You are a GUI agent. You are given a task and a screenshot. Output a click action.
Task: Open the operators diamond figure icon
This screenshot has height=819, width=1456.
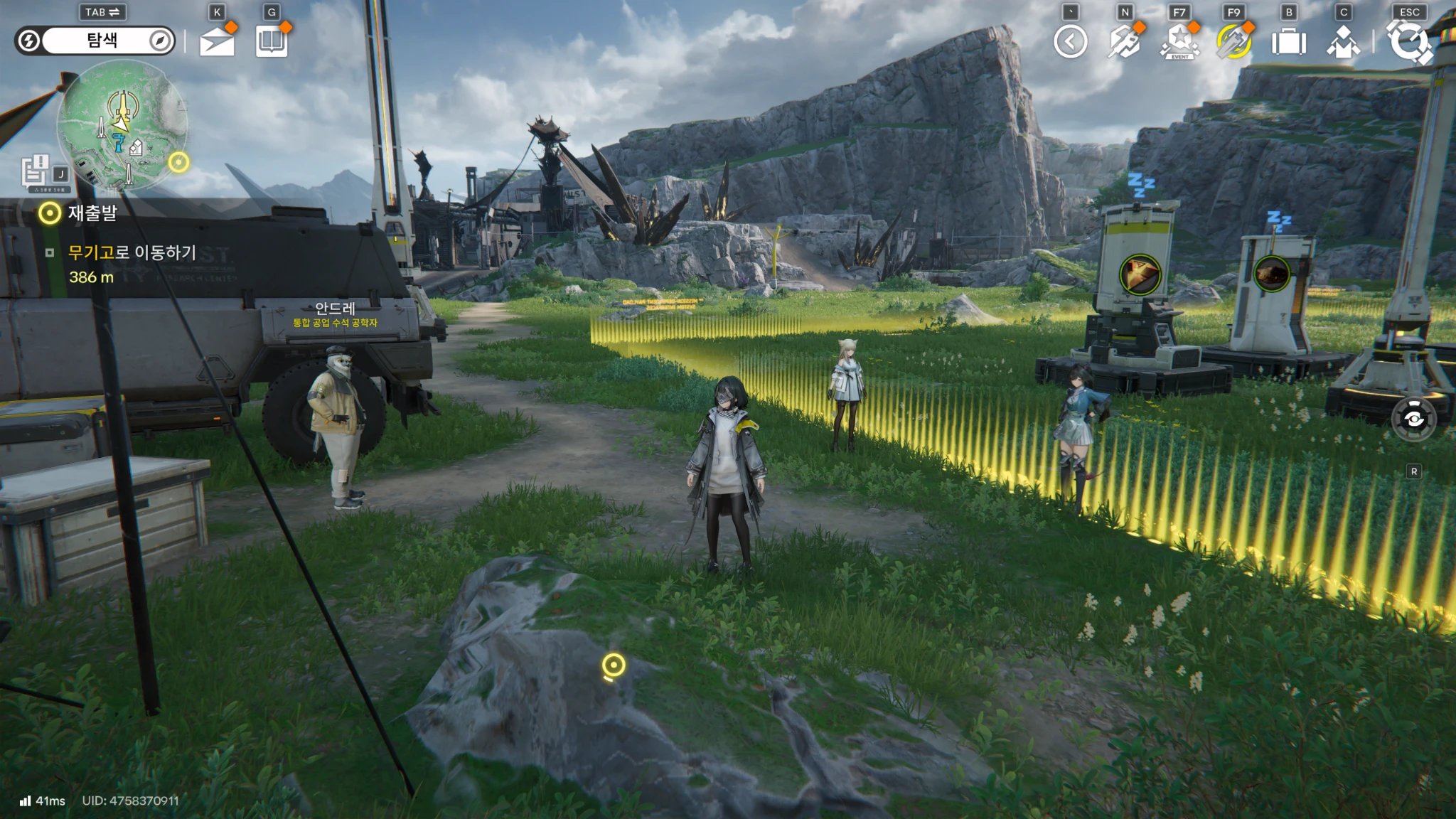click(1342, 42)
